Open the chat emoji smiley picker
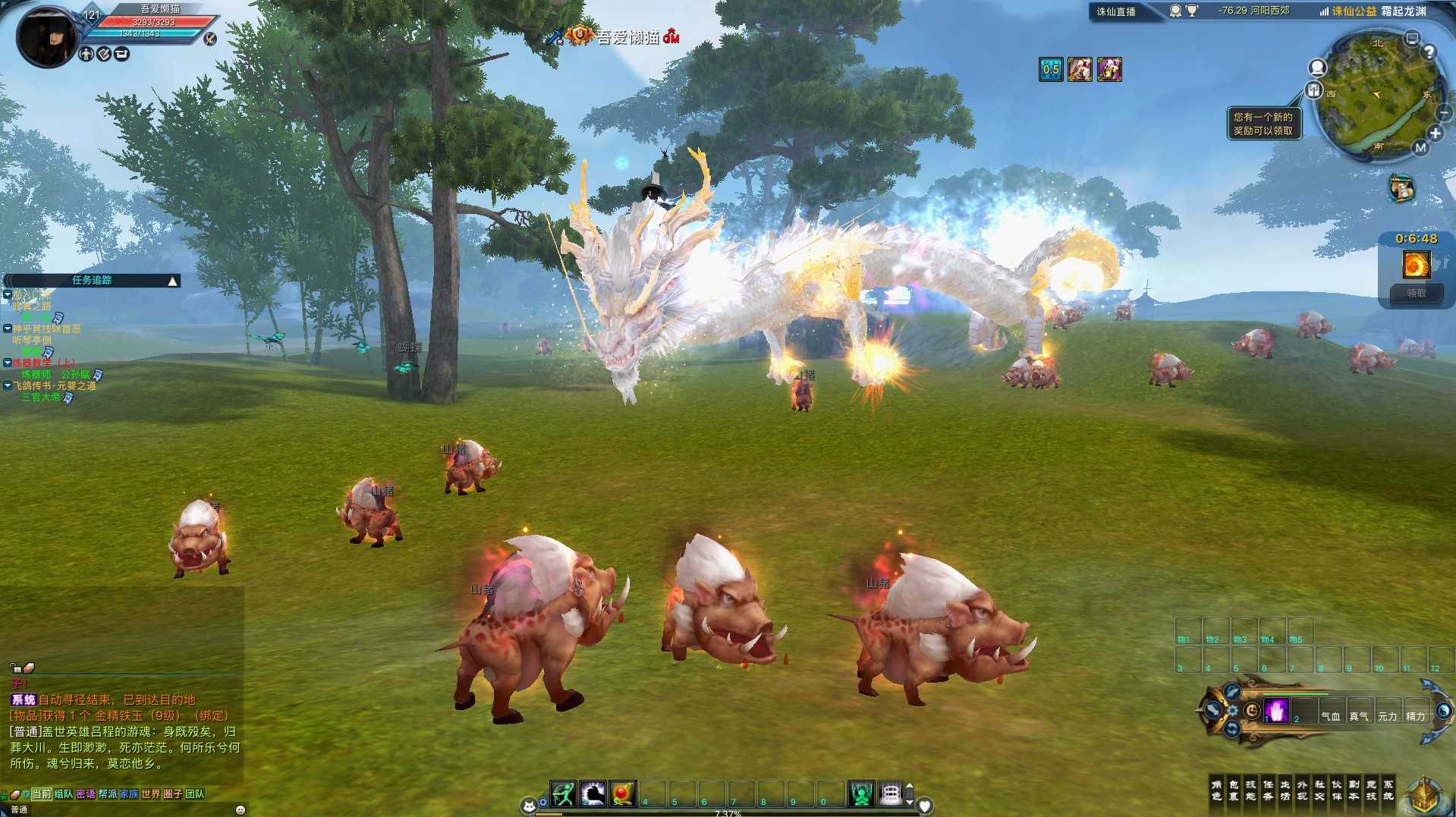The image size is (1456, 817). pyautogui.click(x=241, y=810)
